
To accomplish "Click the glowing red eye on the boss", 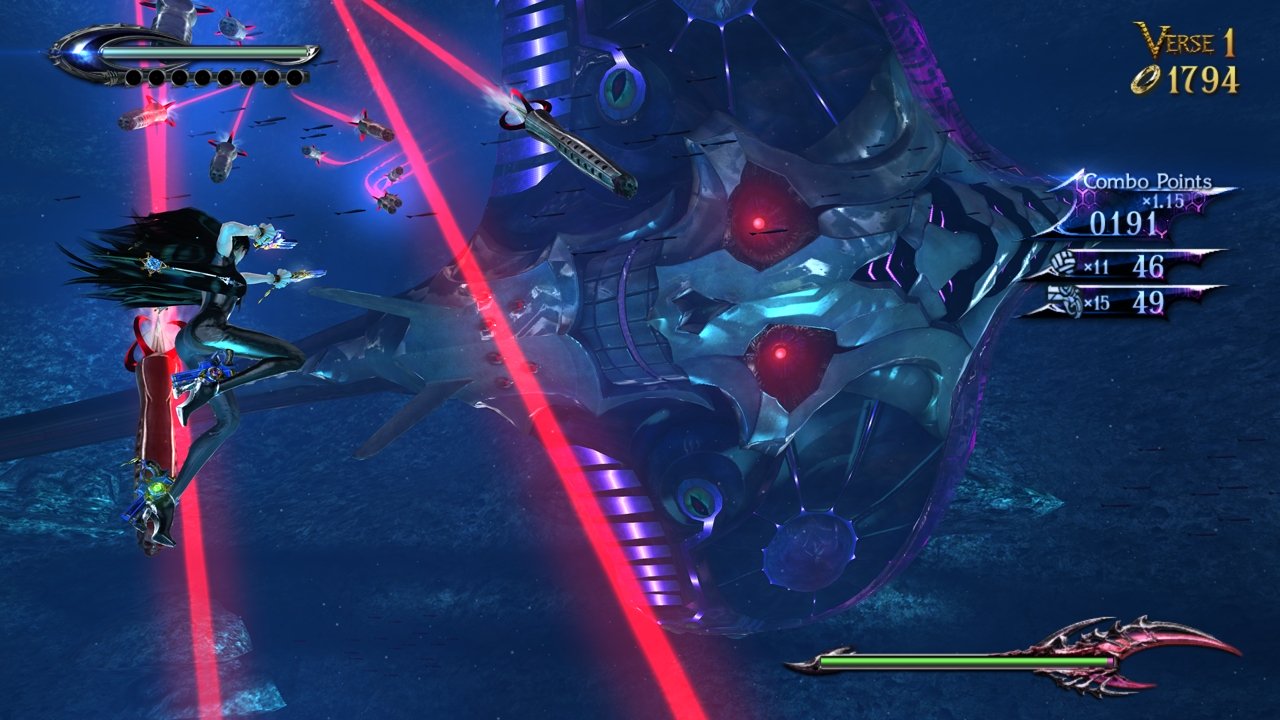I will point(760,222).
